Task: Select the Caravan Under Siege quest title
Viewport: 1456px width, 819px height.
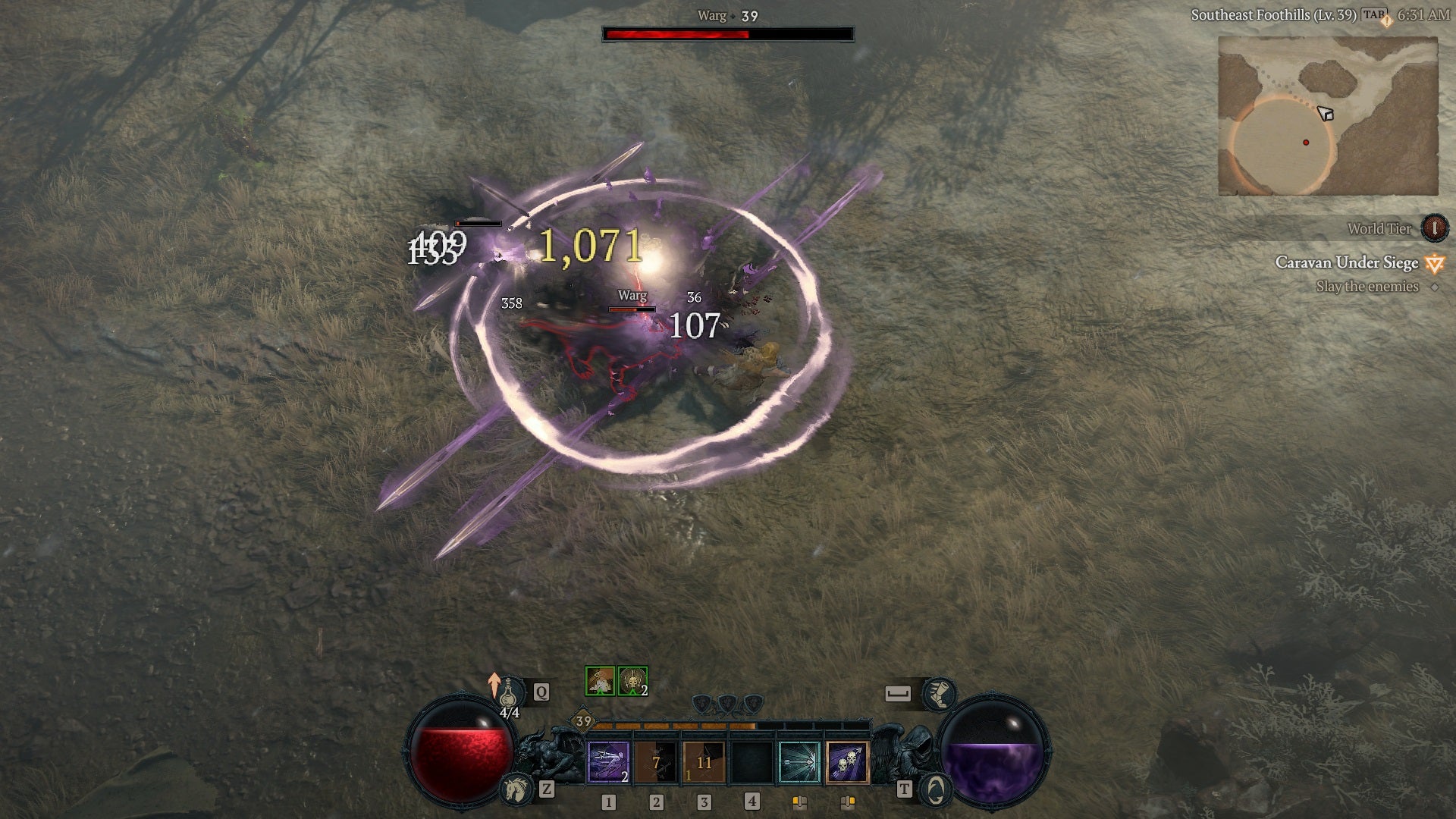Action: (x=1345, y=262)
